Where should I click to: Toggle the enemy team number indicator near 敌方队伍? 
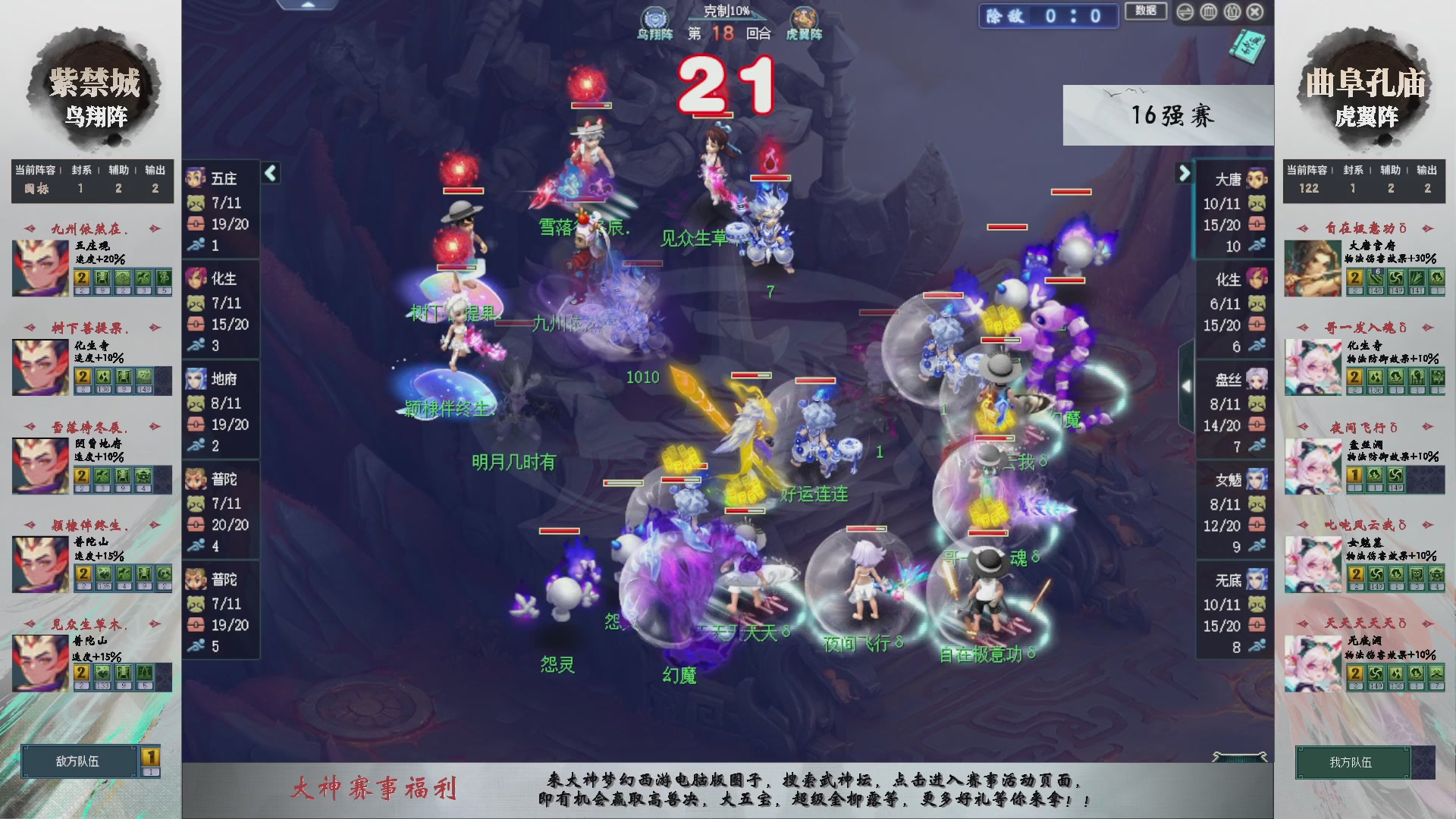[x=150, y=757]
